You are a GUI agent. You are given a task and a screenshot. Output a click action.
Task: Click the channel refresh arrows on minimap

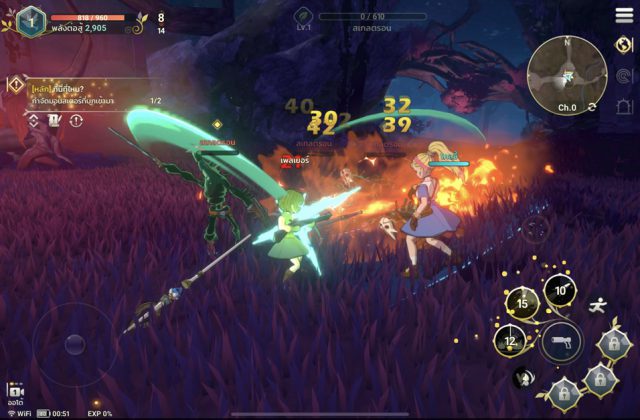tap(593, 107)
